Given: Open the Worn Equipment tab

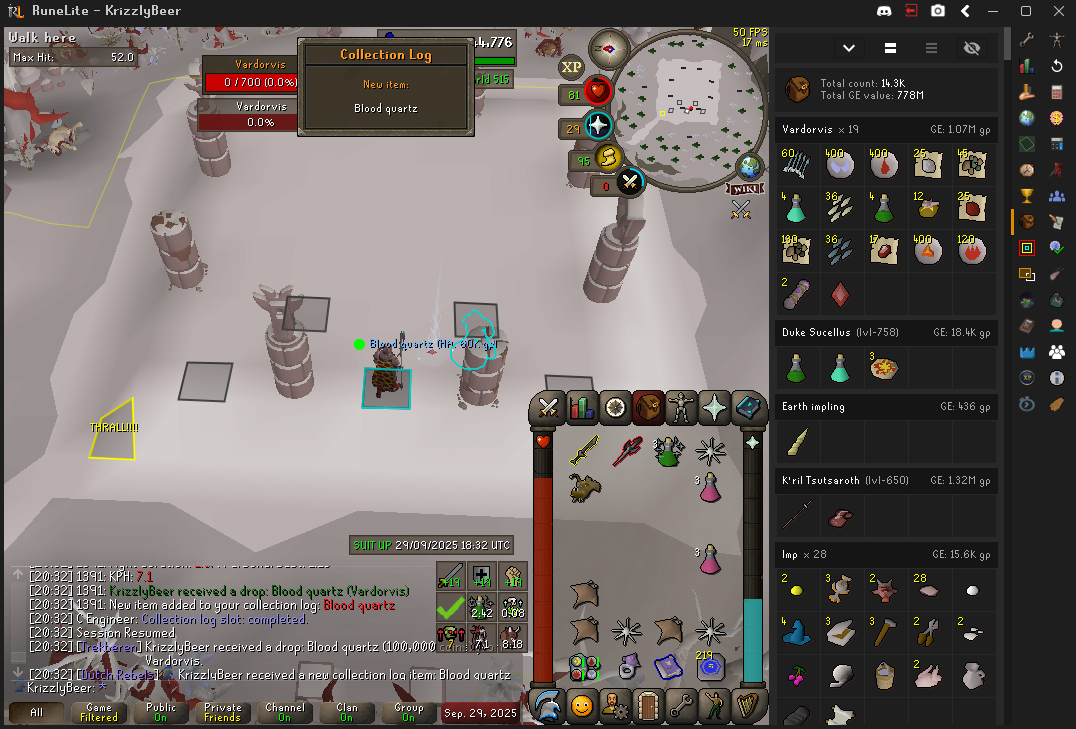Looking at the screenshot, I should (x=682, y=407).
